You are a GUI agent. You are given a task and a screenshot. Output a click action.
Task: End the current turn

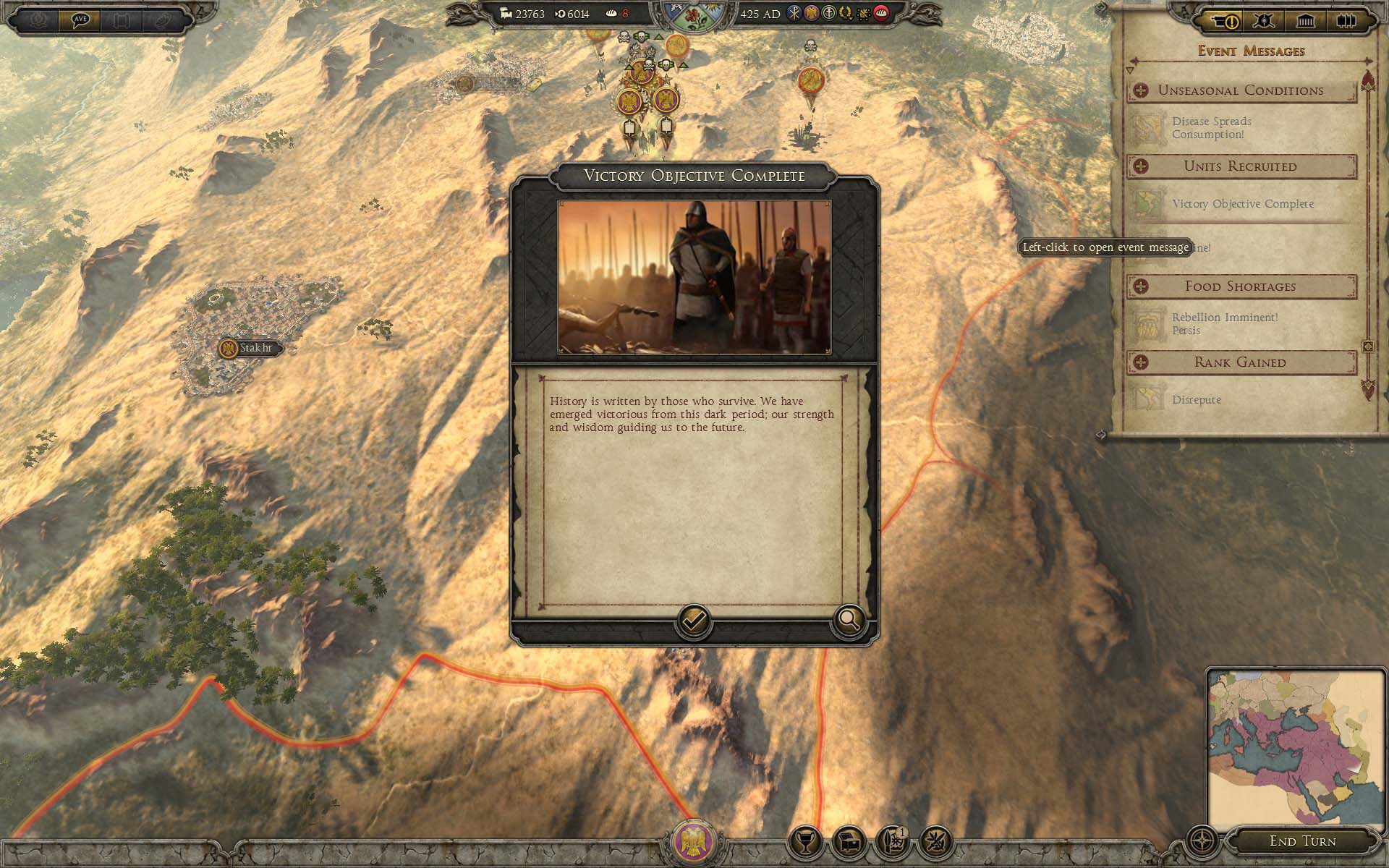click(x=1302, y=841)
